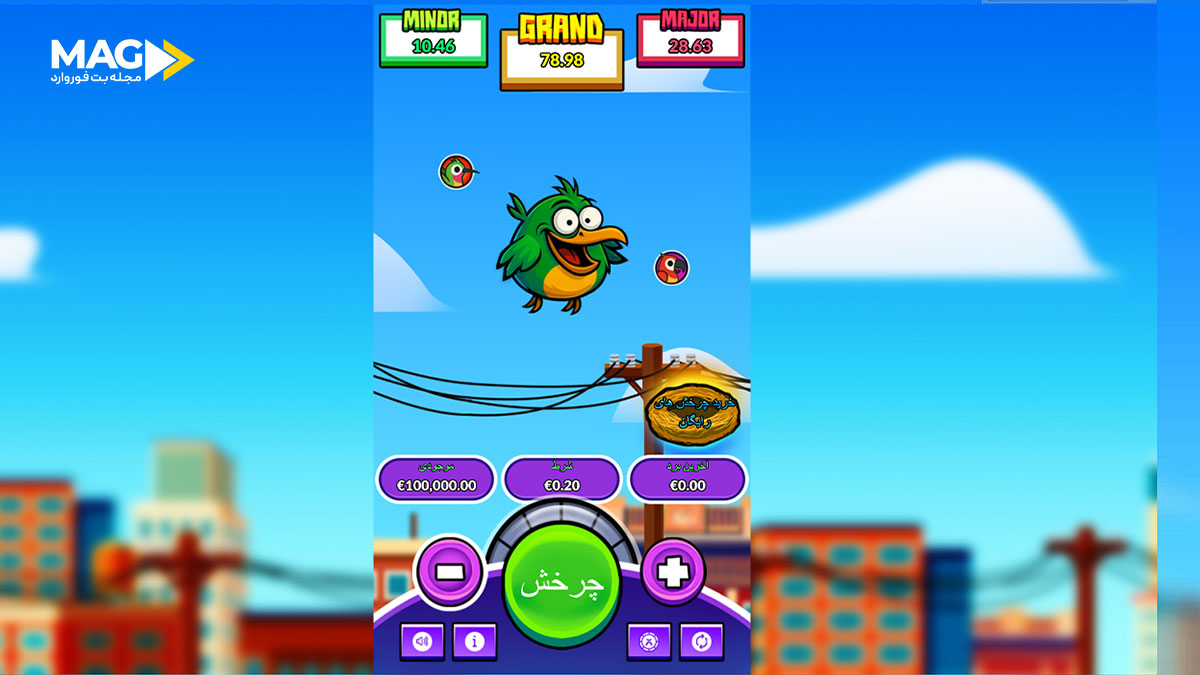Open the info paytable button

[x=474, y=641]
